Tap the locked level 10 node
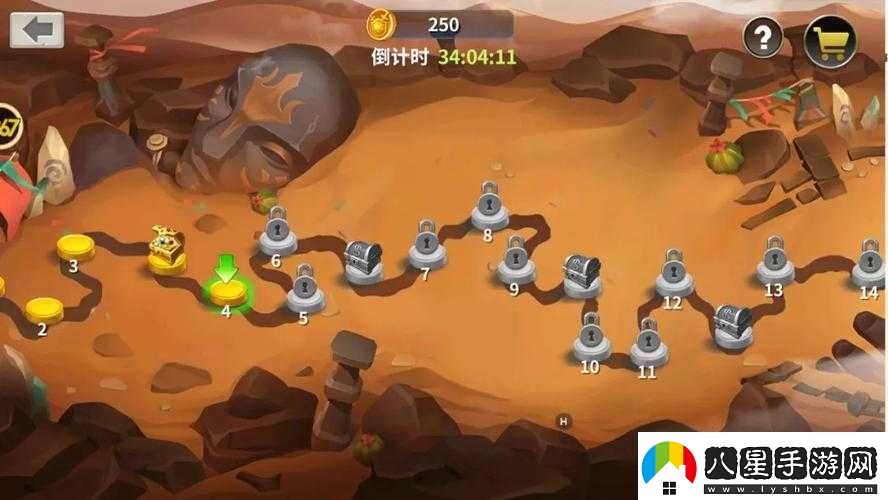The image size is (888, 500). (591, 341)
